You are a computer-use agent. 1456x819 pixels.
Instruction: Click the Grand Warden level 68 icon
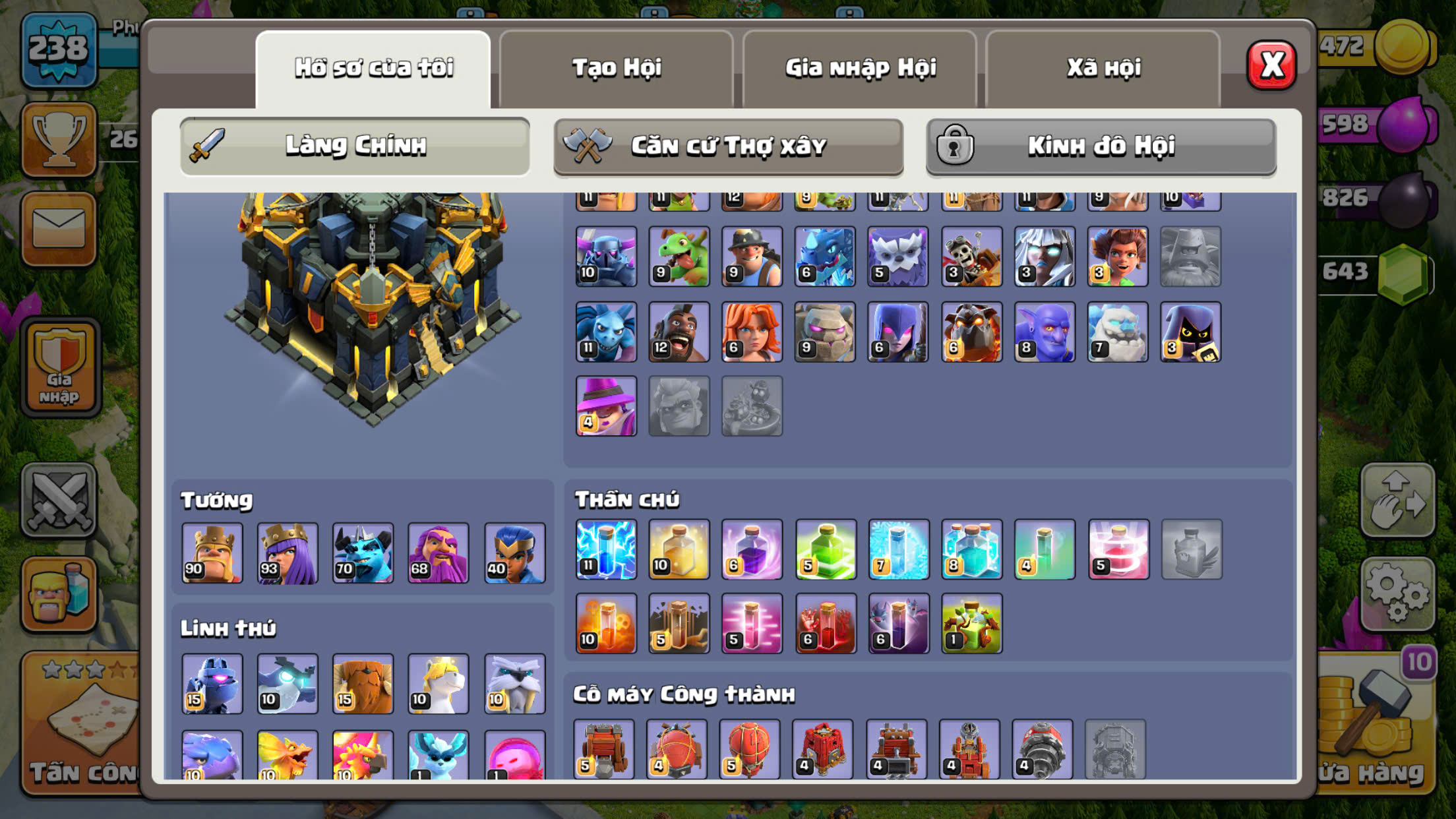(x=439, y=553)
